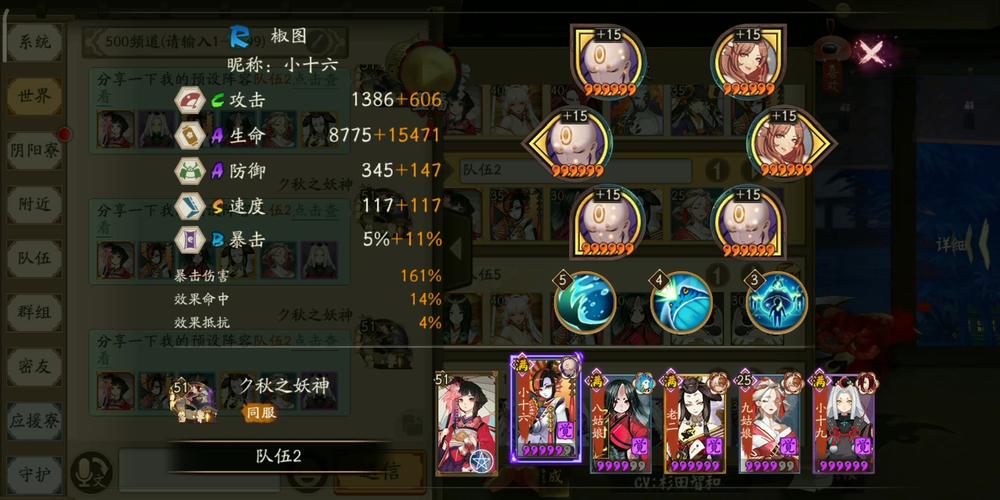Inspect the level 3 glowing figure skill icon

[776, 301]
